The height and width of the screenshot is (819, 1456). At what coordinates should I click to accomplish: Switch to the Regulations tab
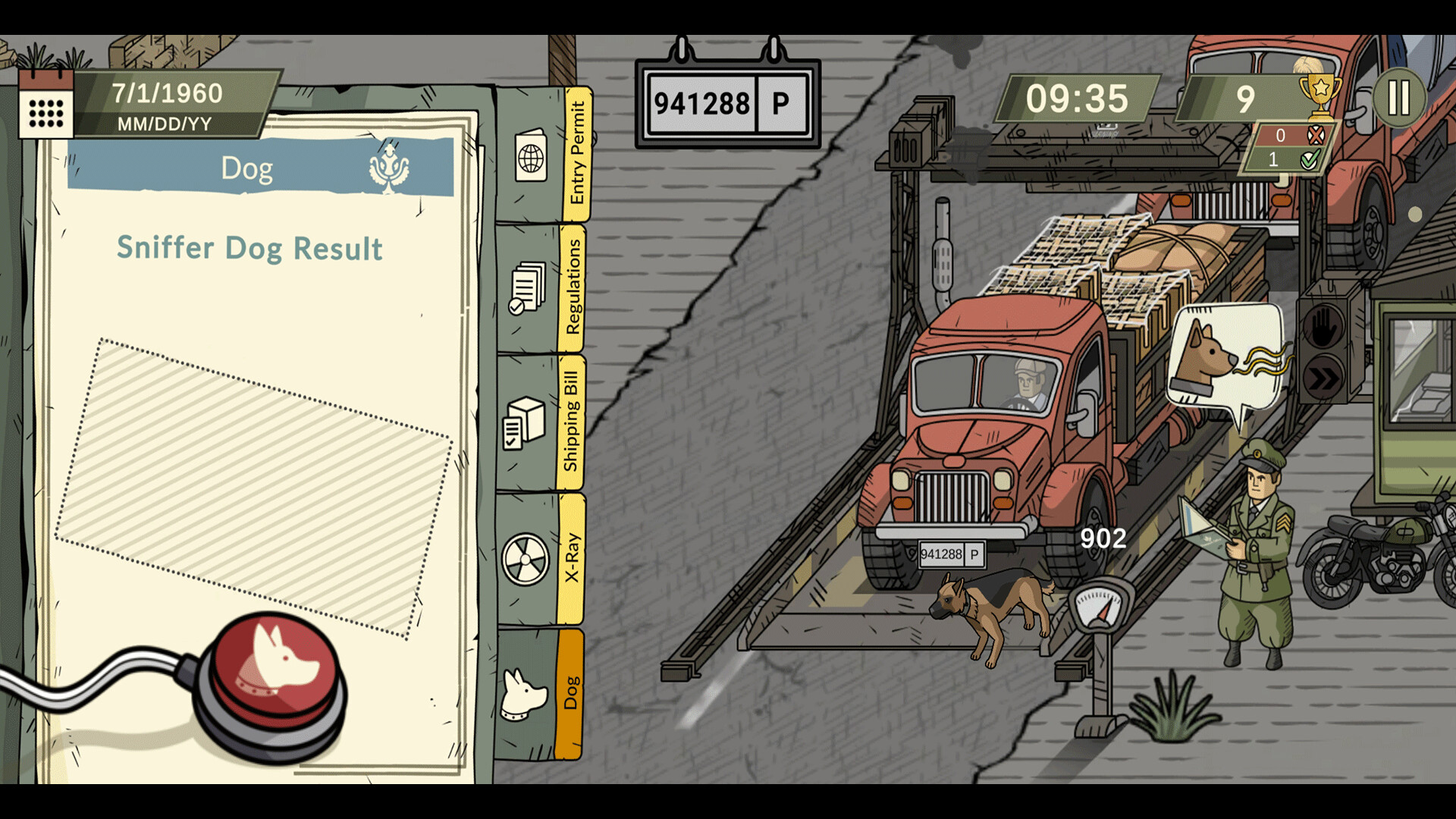pyautogui.click(x=541, y=288)
